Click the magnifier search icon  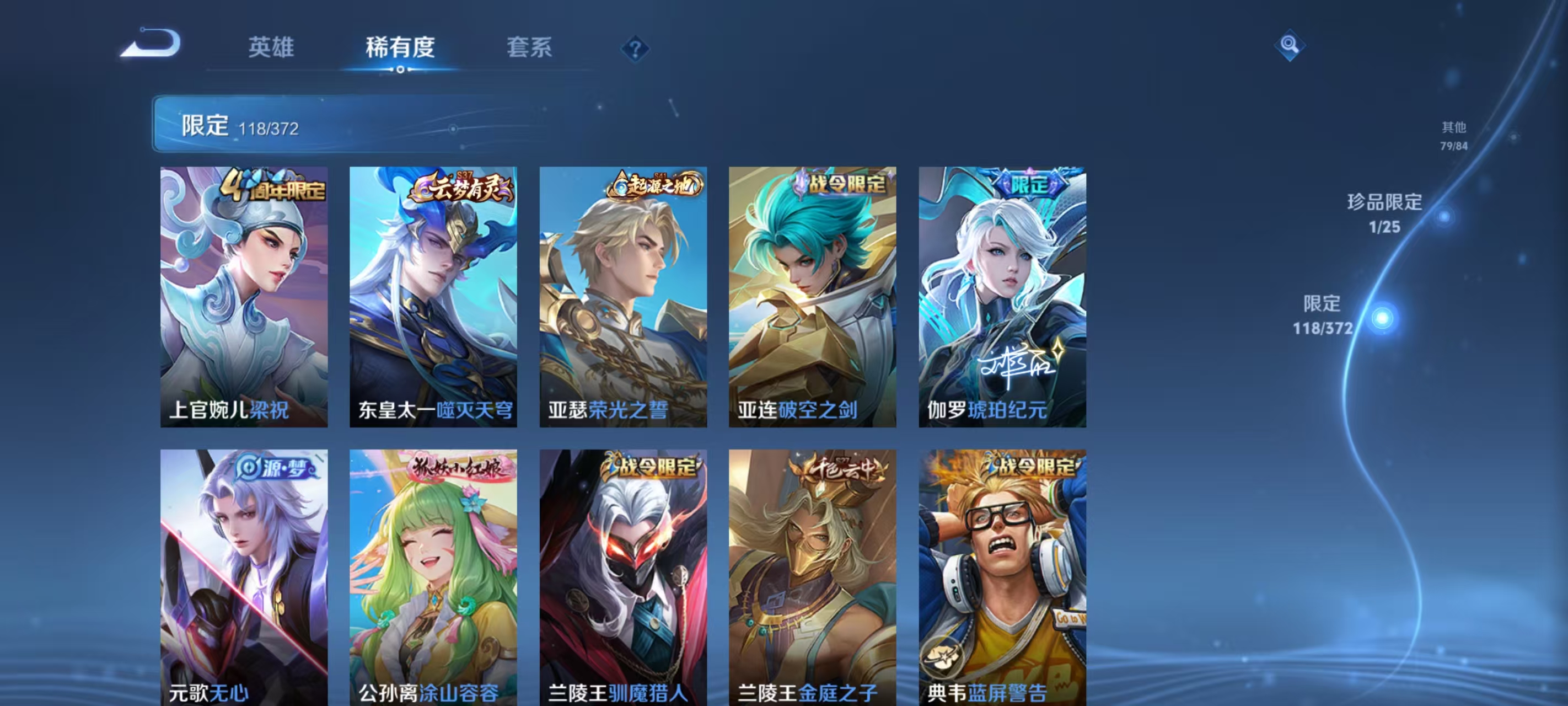(x=1292, y=45)
